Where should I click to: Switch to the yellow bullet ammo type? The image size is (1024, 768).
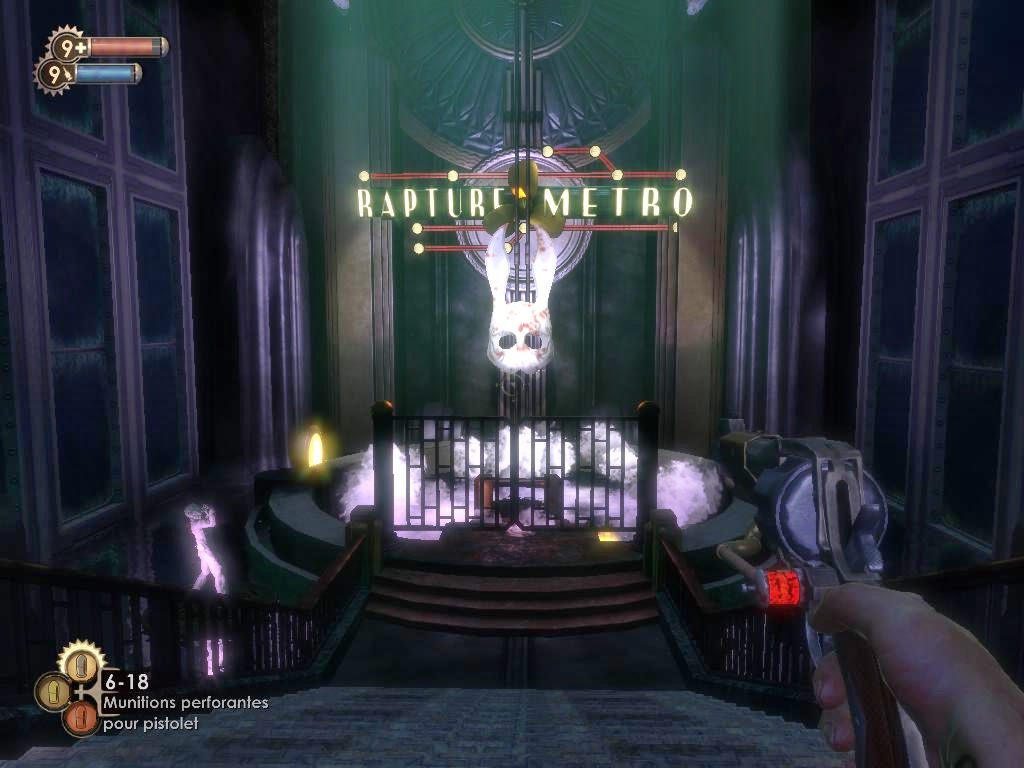tap(53, 692)
